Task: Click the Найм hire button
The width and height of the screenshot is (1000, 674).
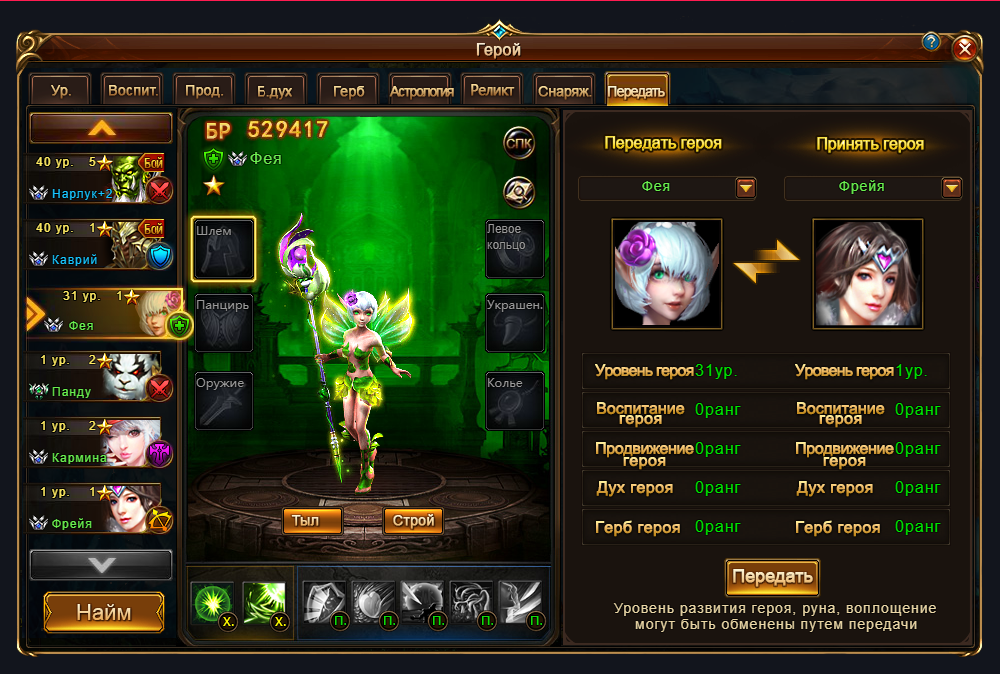Action: click(104, 612)
